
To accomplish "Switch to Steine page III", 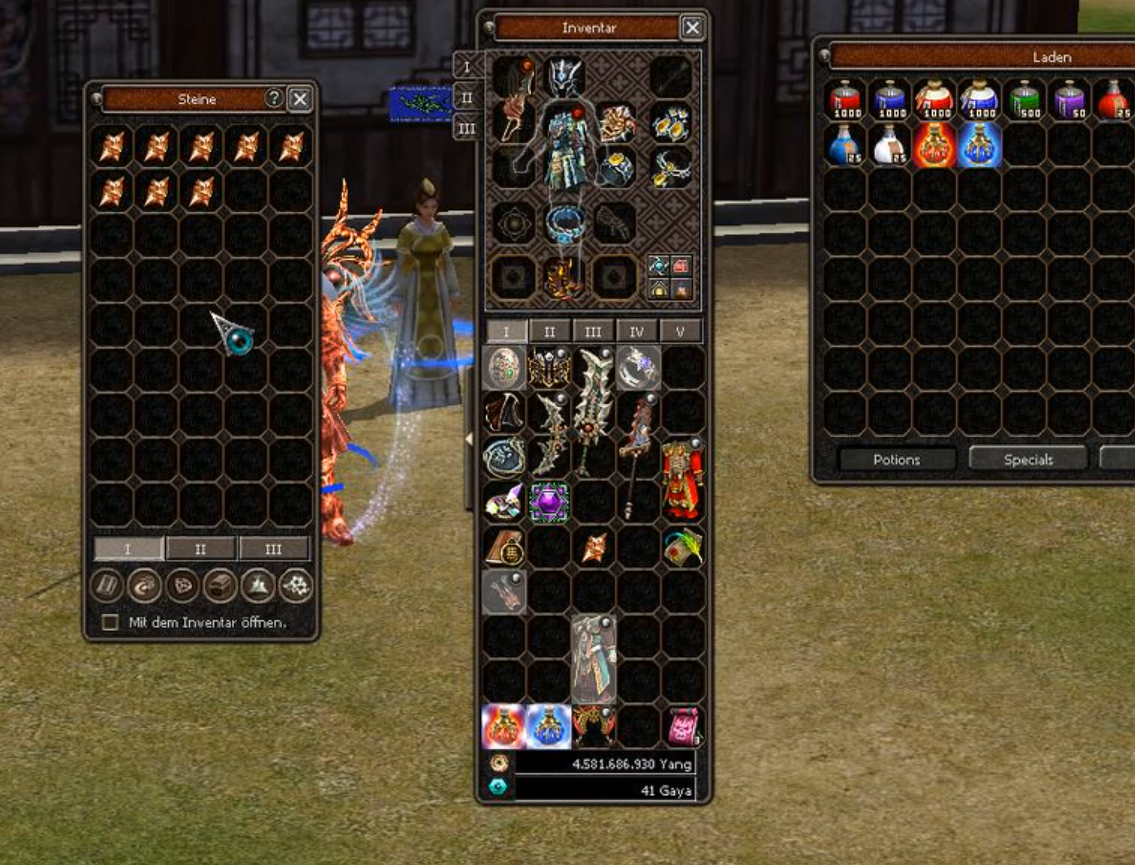I will click(x=273, y=548).
